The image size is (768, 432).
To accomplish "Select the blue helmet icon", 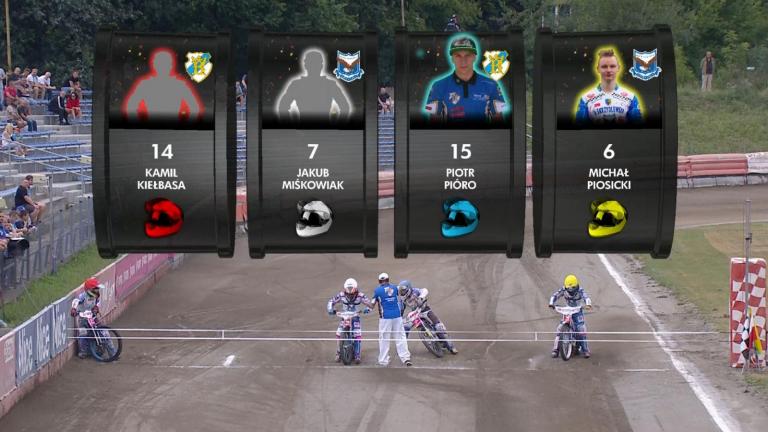I will coord(460,218).
